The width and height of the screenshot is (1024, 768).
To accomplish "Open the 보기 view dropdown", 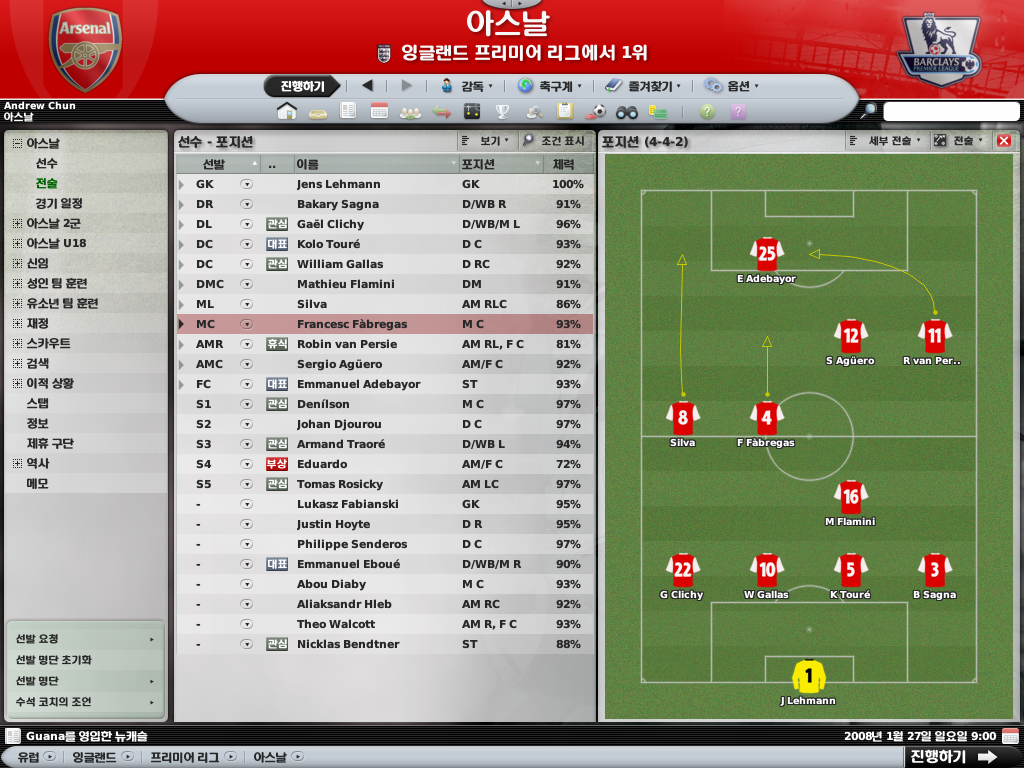I will tap(488, 141).
